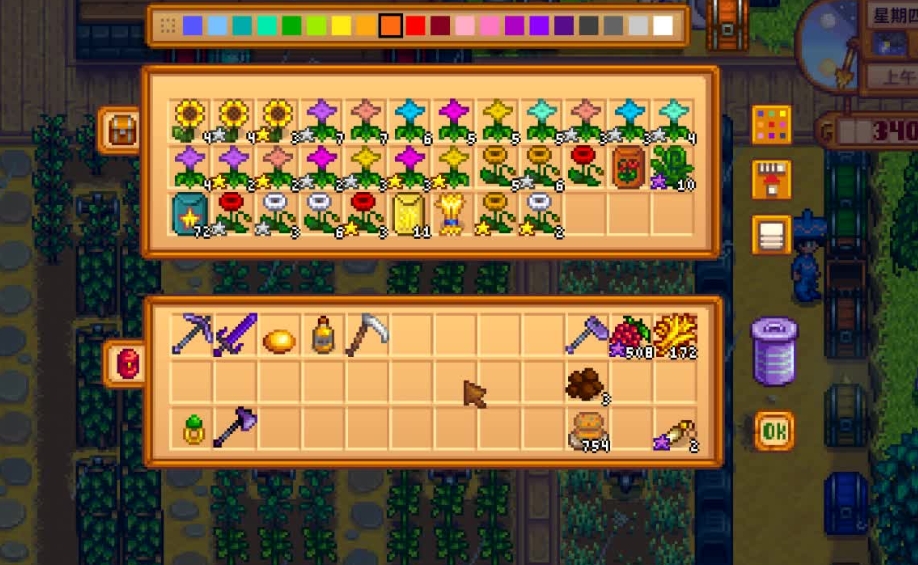Pick the bright red color swatch
This screenshot has height=565, width=918.
415,26
